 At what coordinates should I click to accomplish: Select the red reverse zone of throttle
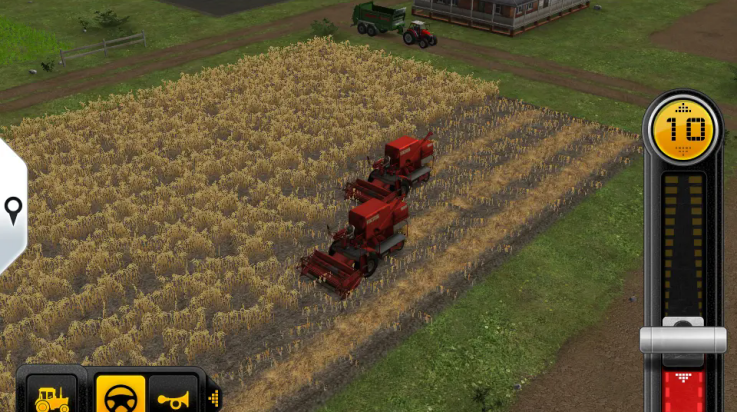684,389
